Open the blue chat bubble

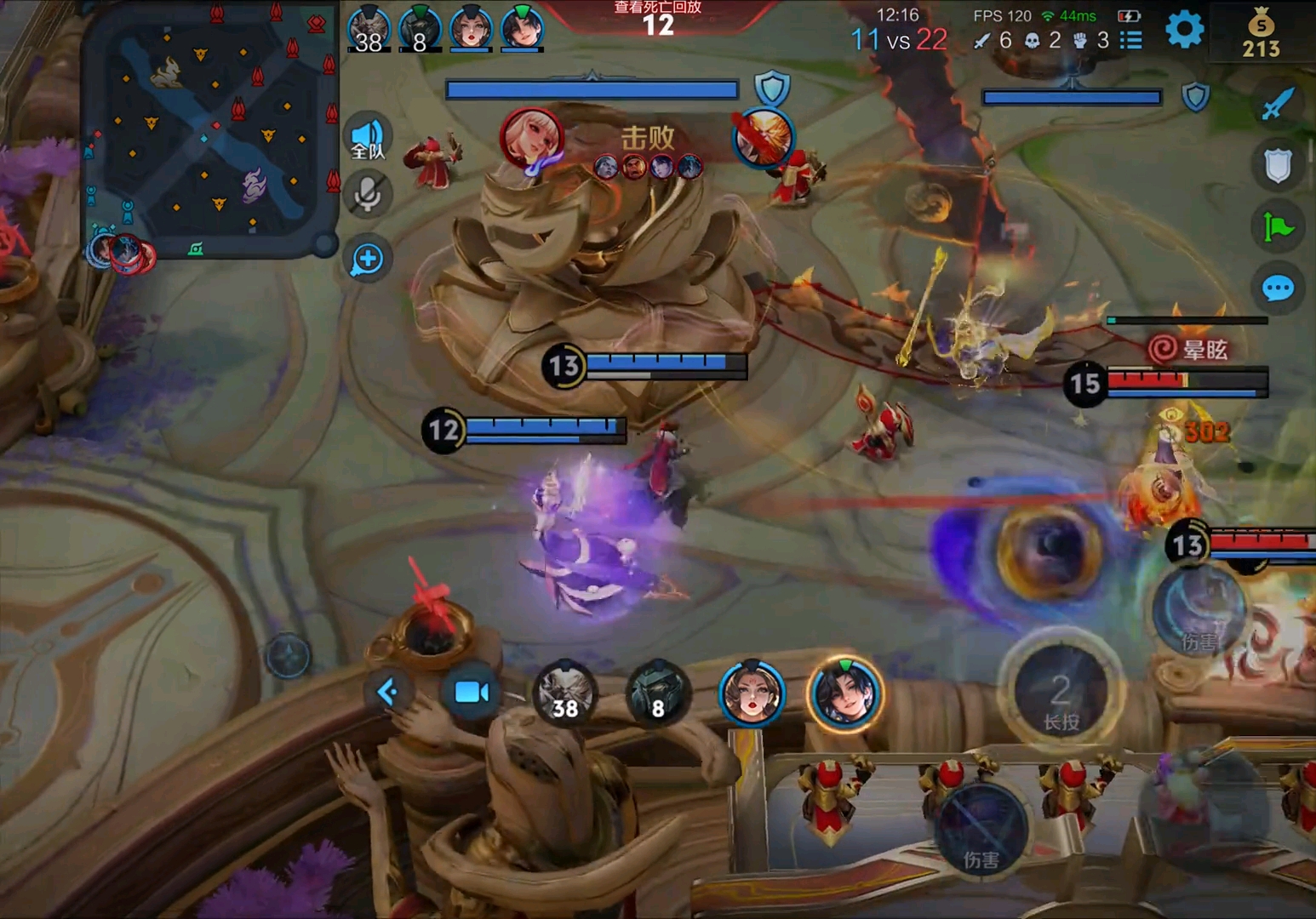tap(1278, 288)
